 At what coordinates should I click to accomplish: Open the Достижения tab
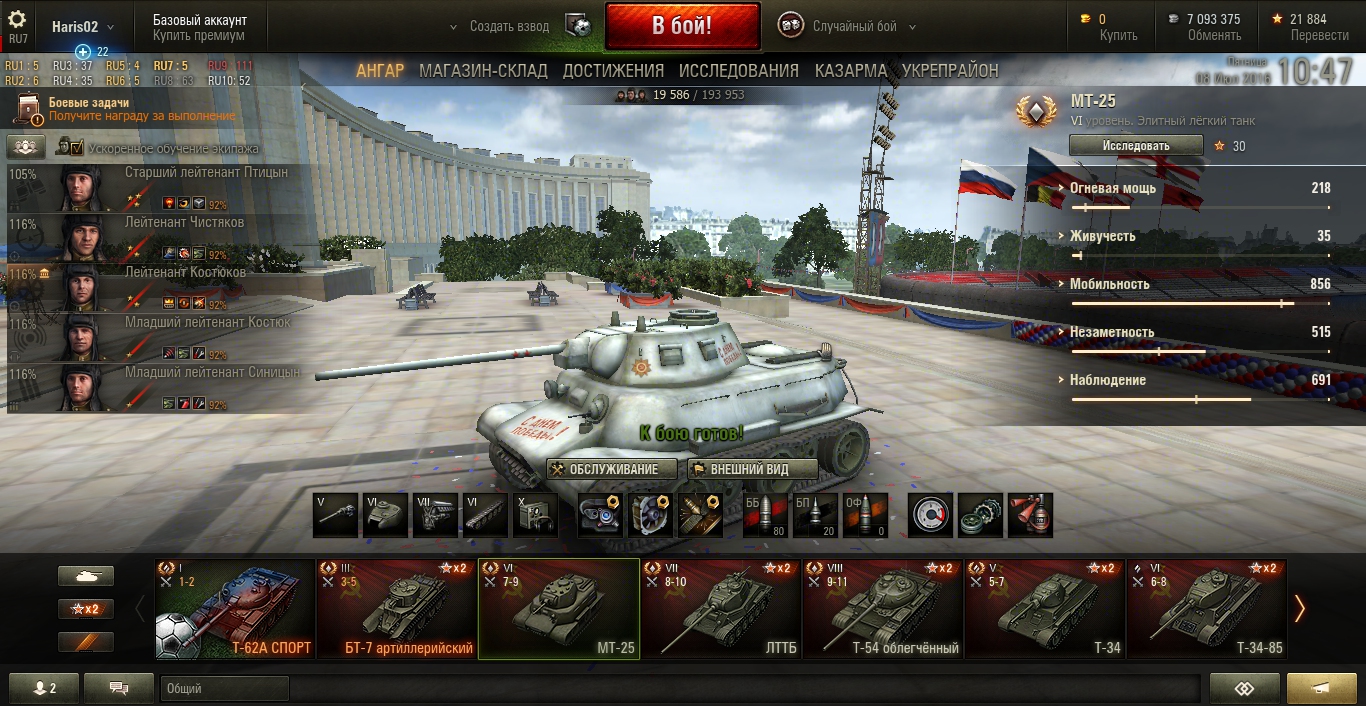tap(613, 71)
